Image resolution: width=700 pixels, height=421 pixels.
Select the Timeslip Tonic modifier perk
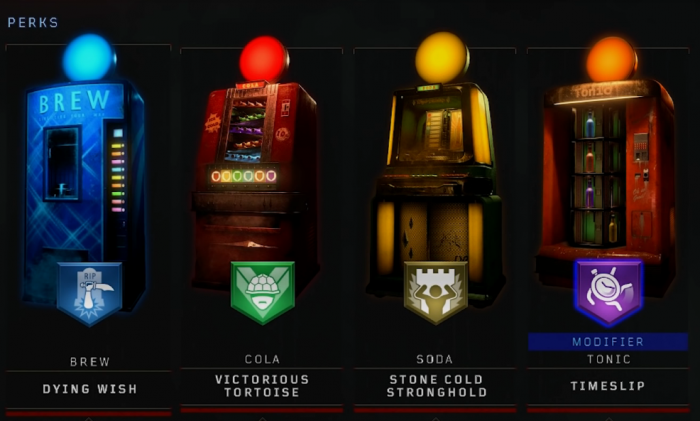(608, 387)
